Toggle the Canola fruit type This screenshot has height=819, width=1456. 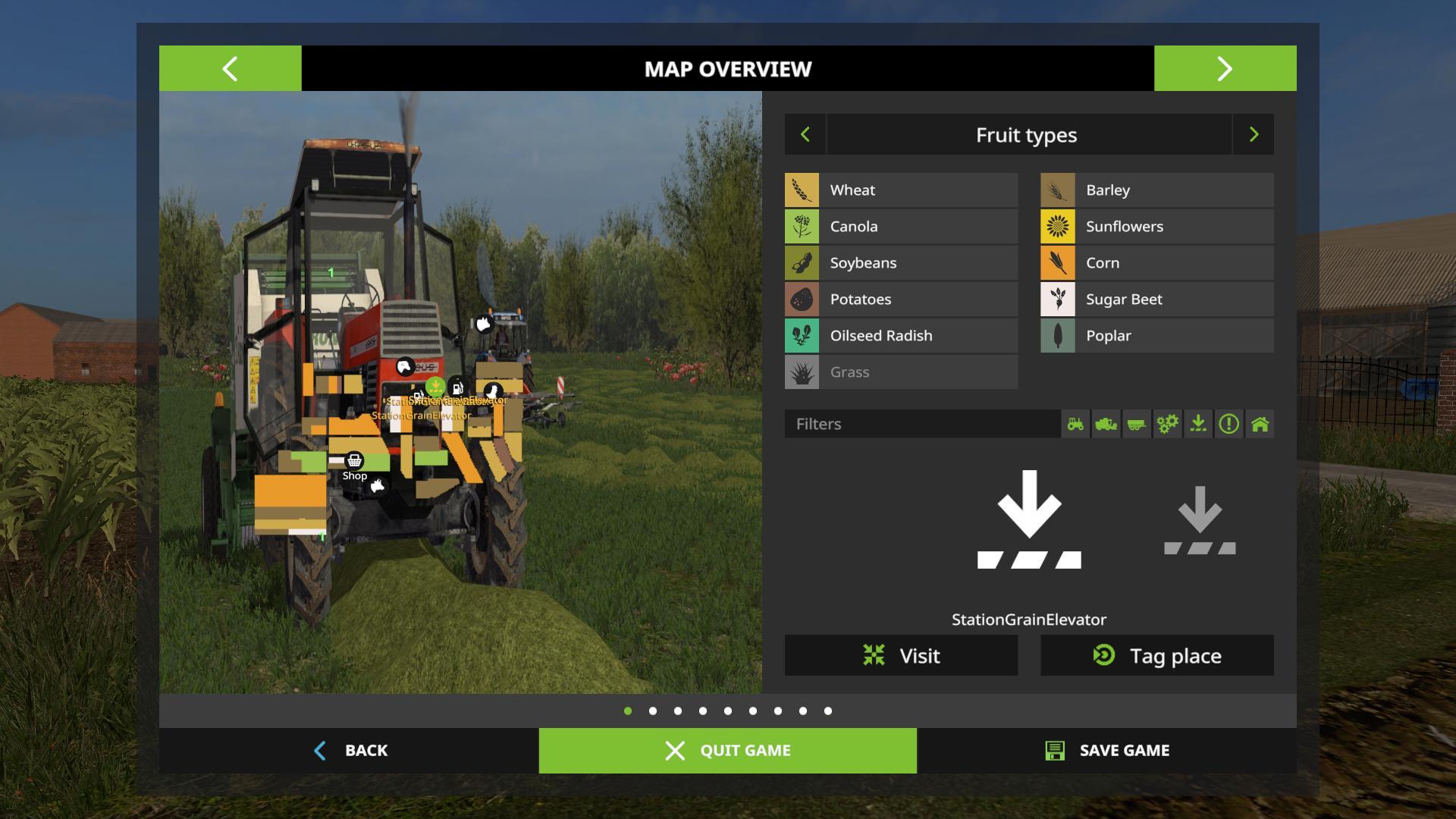click(901, 227)
